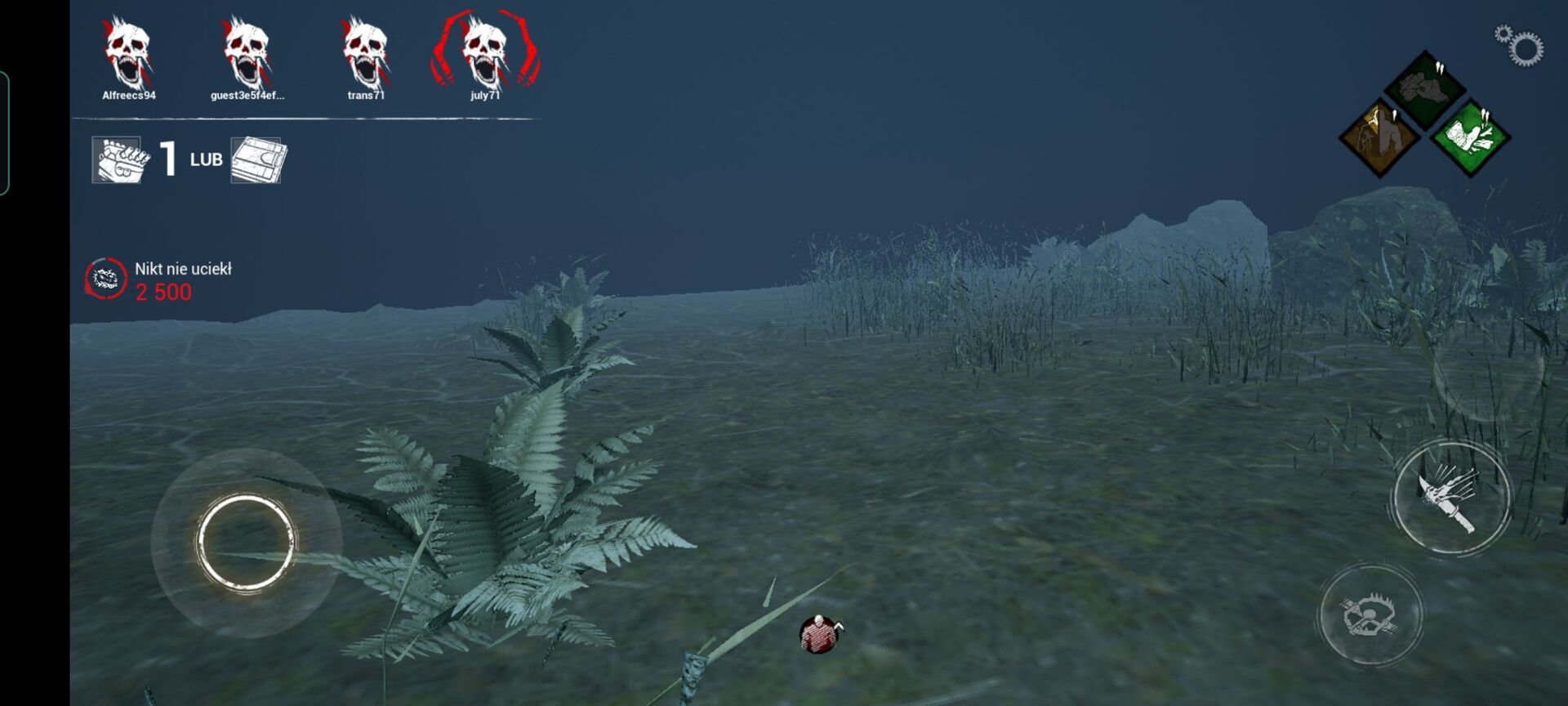Tap the "Nikt nie uciekł" score emblem
This screenshot has height=706, width=1568.
click(106, 279)
